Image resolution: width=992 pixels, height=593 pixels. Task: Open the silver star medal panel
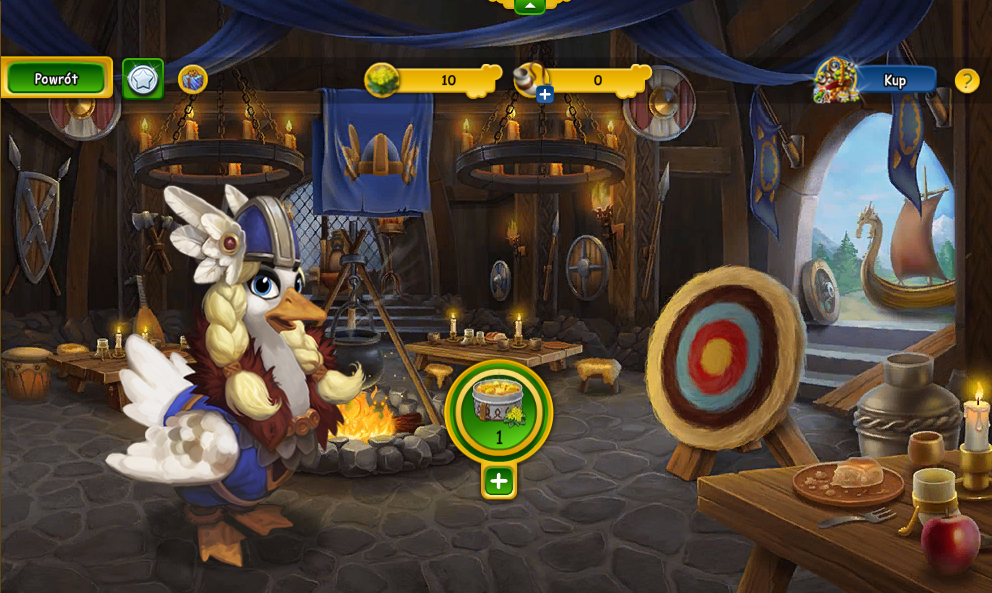(143, 78)
